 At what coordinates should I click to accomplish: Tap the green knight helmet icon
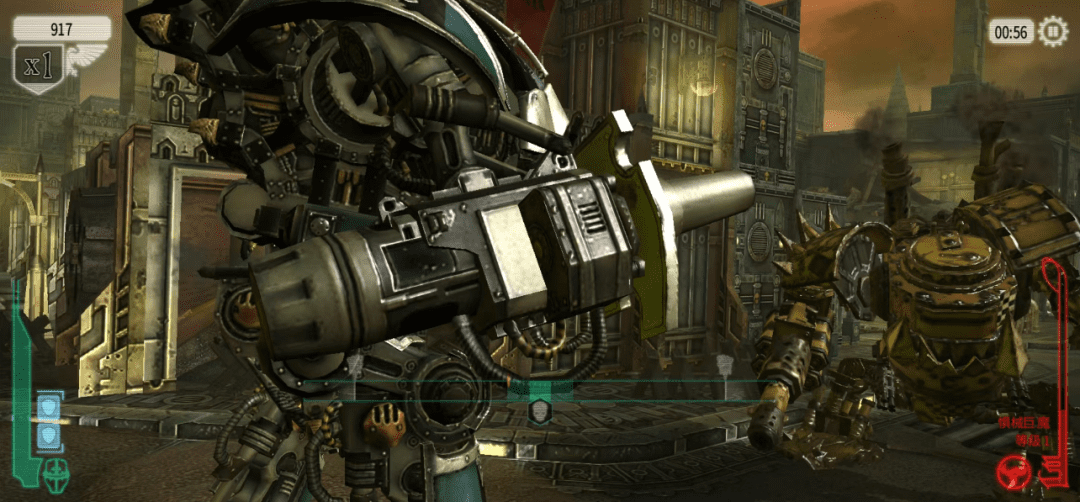click(x=54, y=471)
